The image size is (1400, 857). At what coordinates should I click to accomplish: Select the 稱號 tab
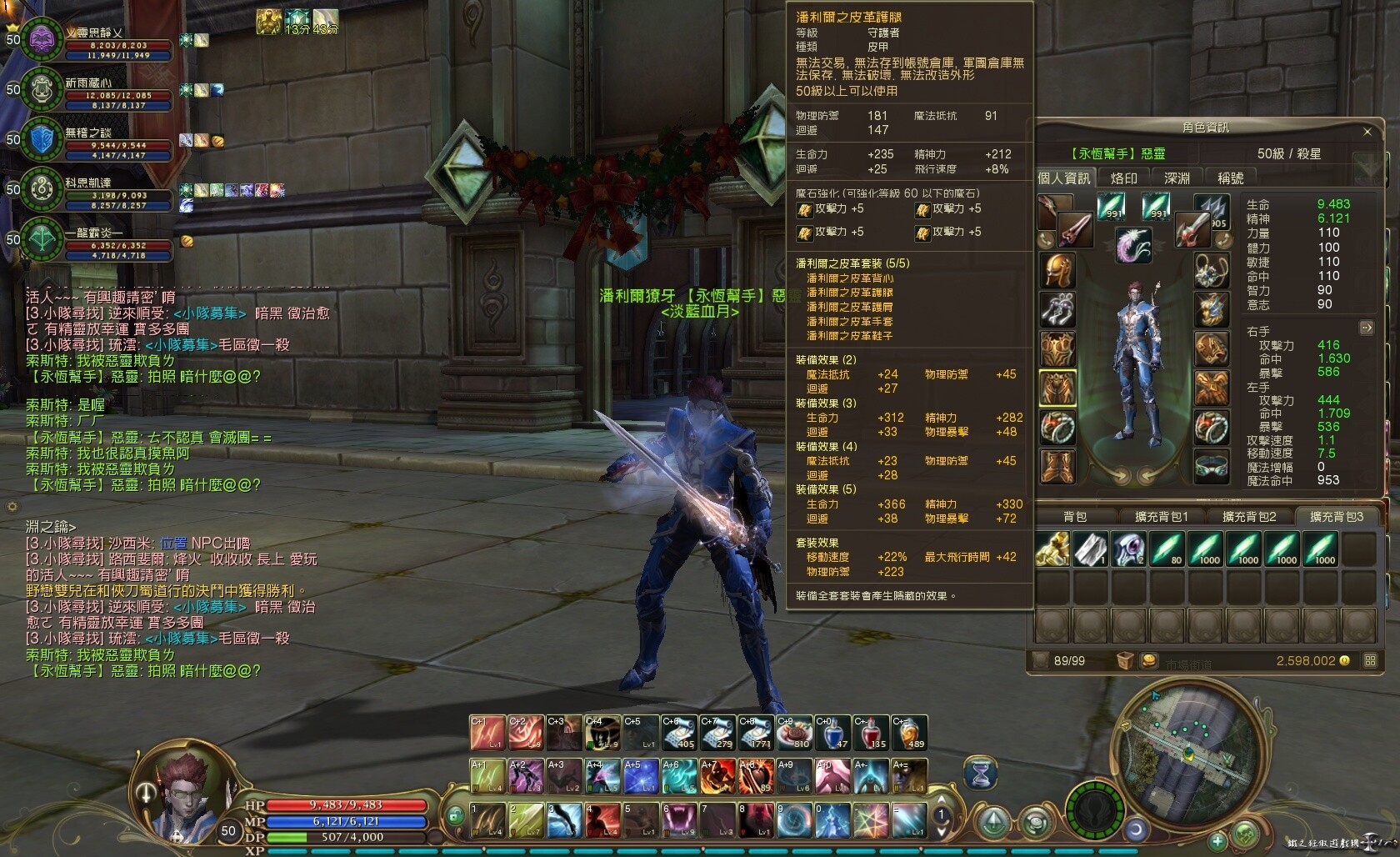1230,178
